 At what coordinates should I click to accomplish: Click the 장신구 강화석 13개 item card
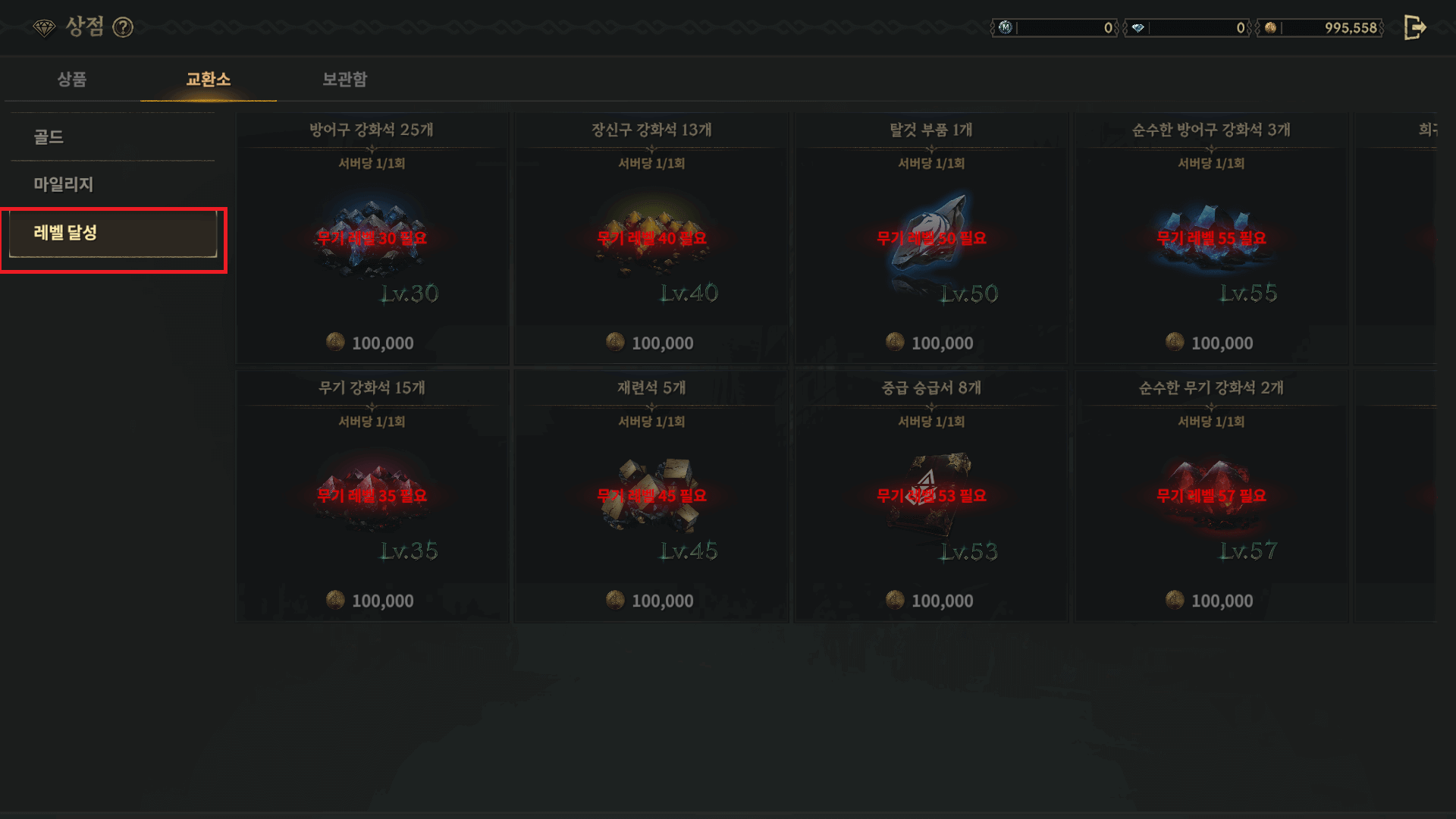coord(651,235)
